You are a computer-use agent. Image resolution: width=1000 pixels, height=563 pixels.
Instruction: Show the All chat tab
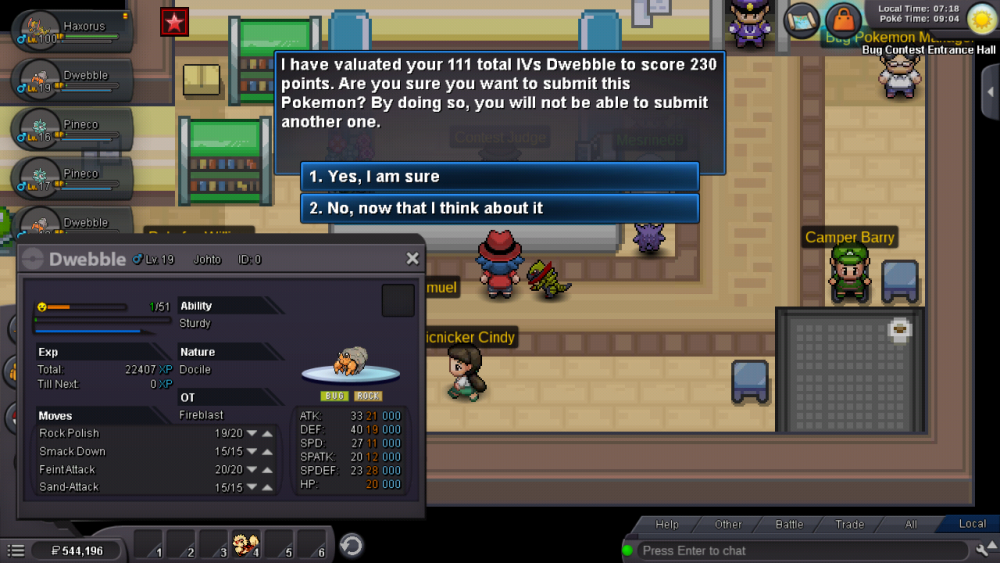tap(911, 524)
